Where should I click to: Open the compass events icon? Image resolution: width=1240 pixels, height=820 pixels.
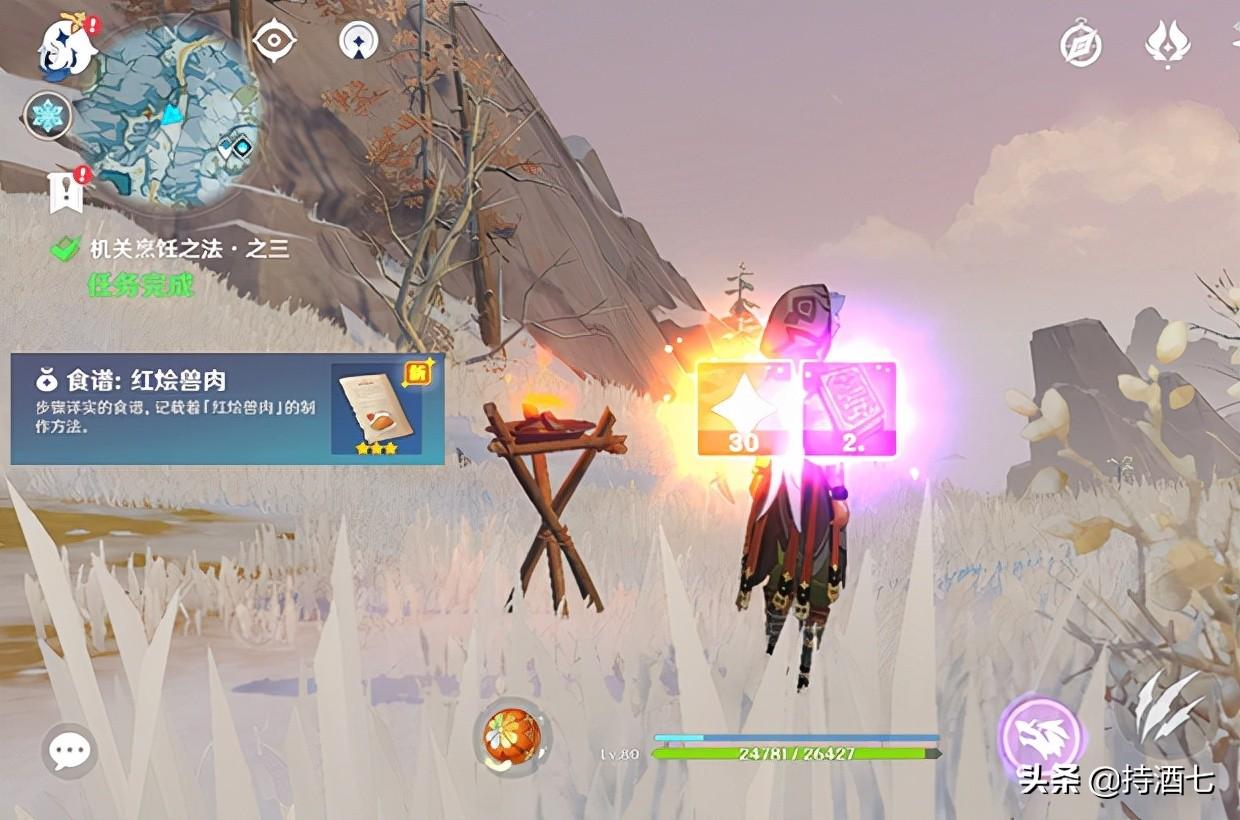(1081, 45)
